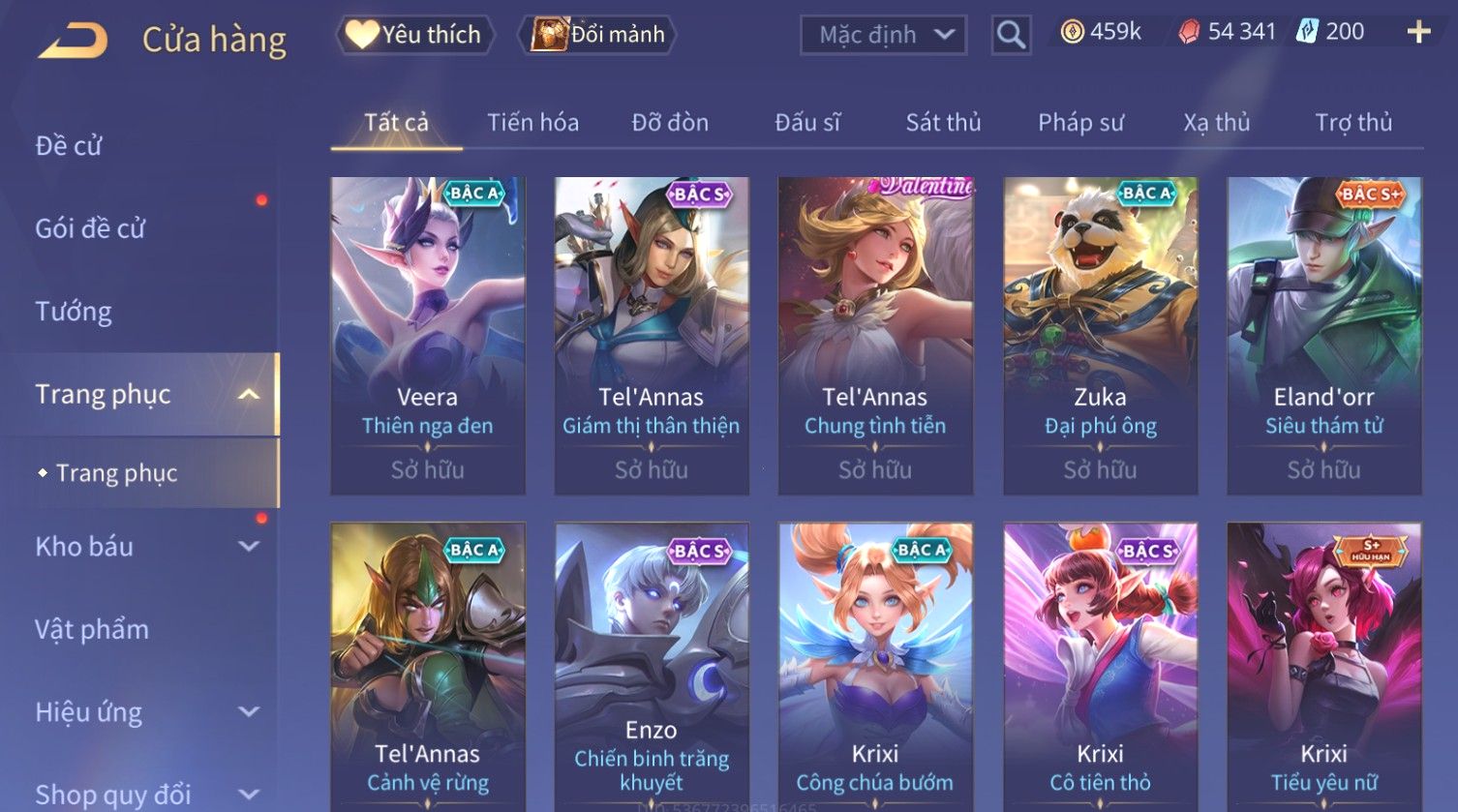Open the Yêu thích favorites list
The image size is (1458, 812).
click(x=415, y=35)
